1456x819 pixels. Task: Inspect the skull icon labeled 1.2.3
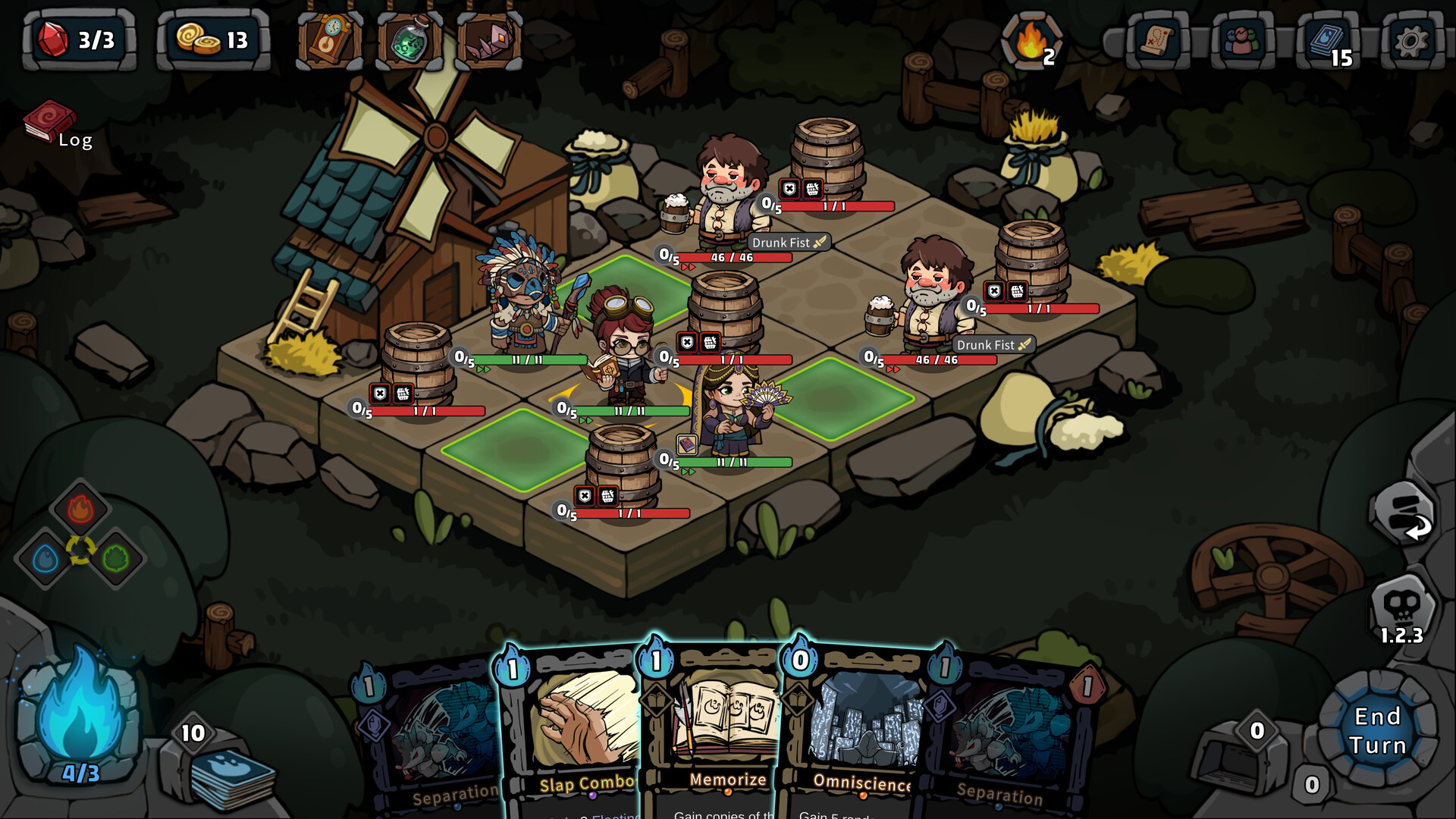pos(1399,600)
